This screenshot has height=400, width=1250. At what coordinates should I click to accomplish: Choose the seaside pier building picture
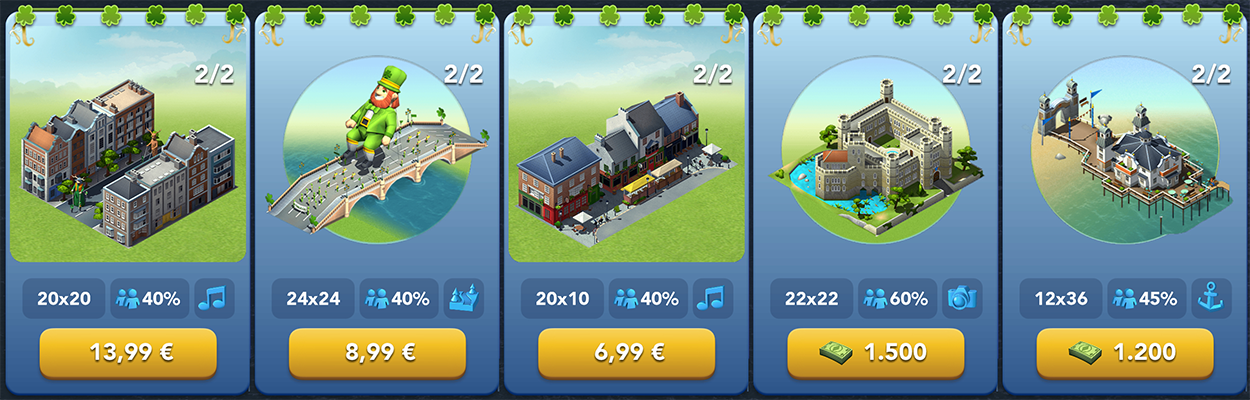(x=1124, y=160)
